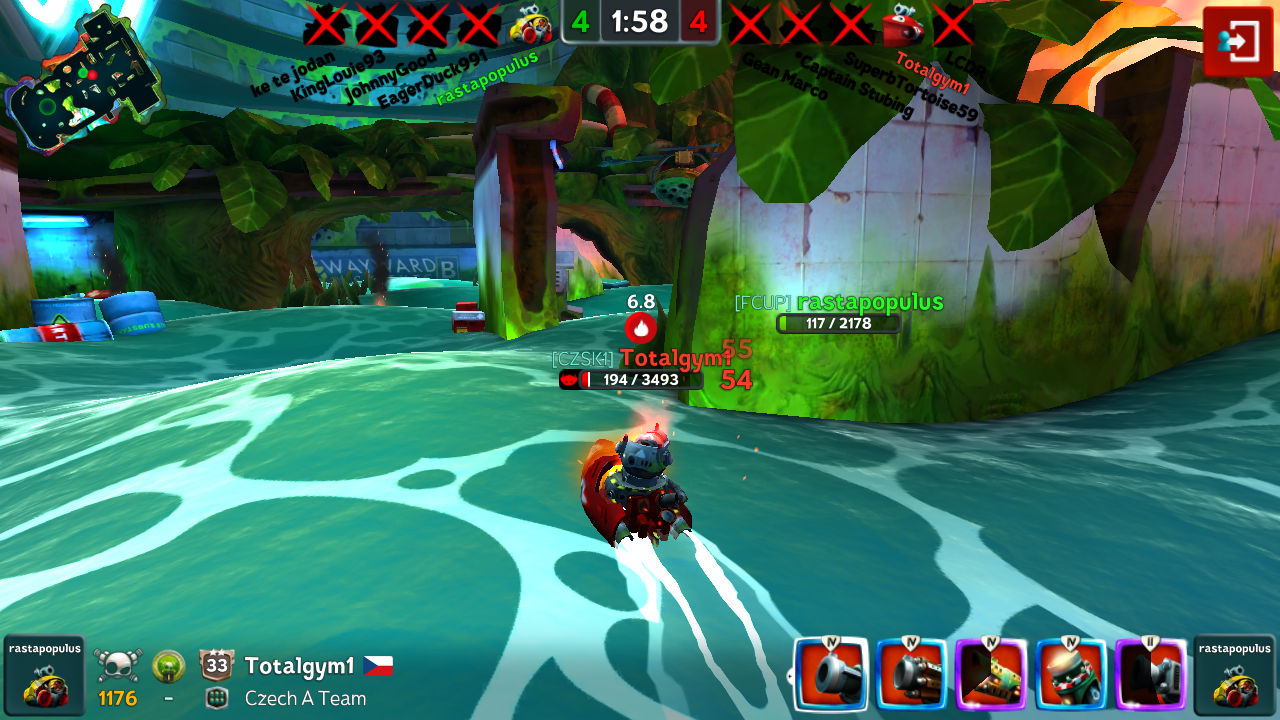Select rastapopulus yellow vehicle in top roster
Screen dimensions: 1280x720
coord(530,24)
